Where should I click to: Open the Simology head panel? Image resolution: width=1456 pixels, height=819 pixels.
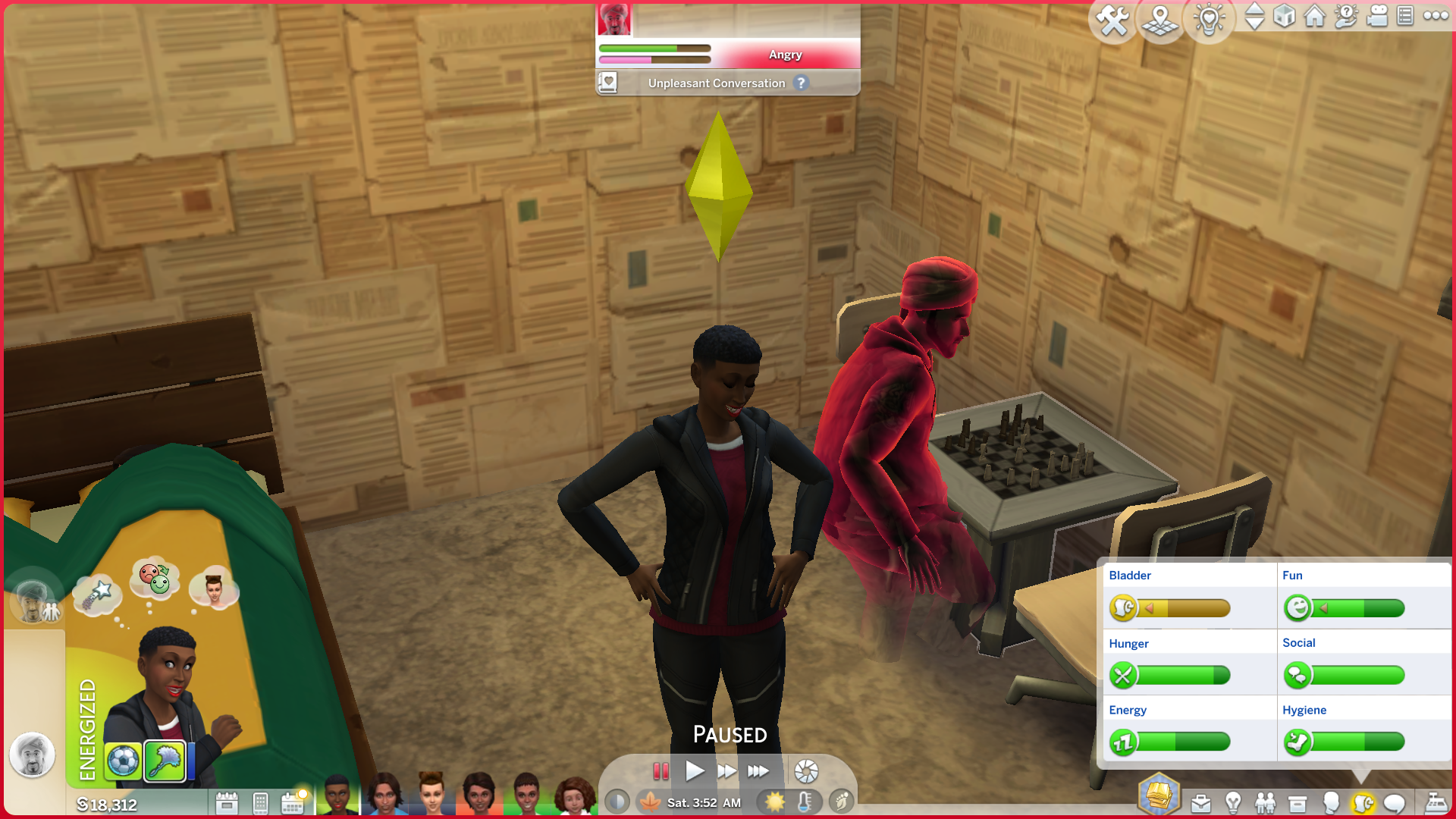(1330, 803)
